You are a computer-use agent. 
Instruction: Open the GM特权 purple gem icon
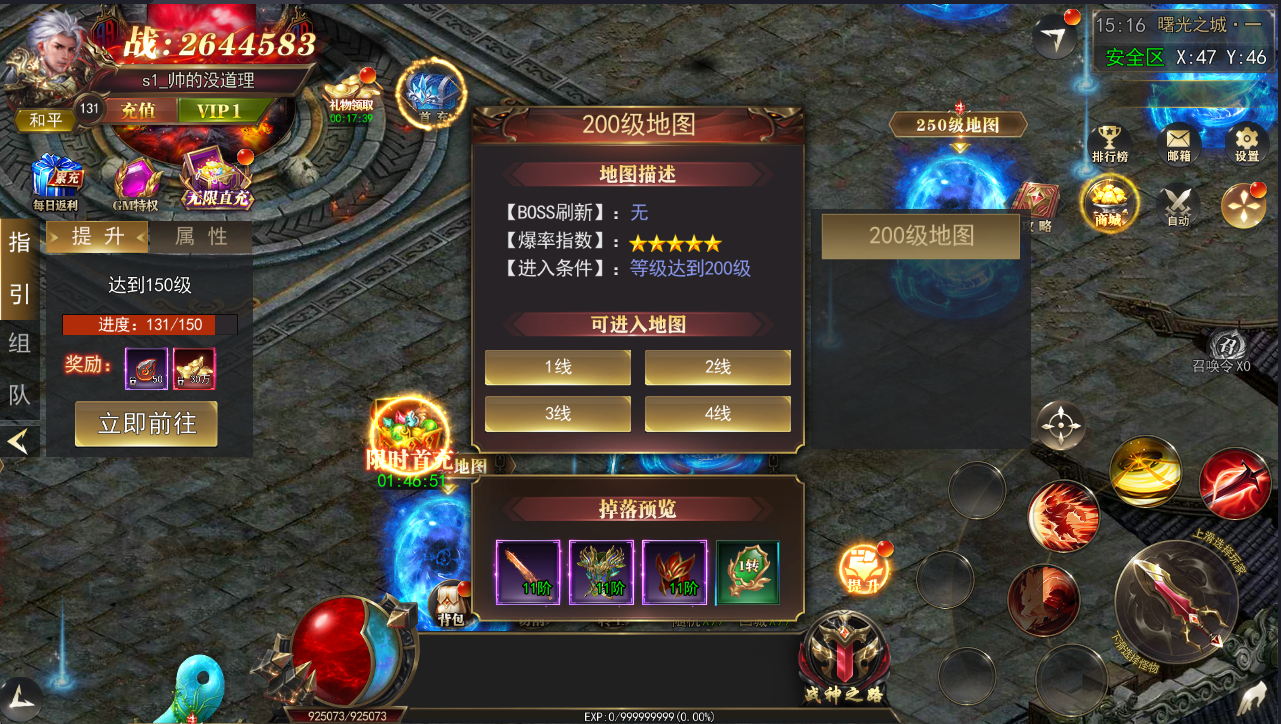(135, 183)
